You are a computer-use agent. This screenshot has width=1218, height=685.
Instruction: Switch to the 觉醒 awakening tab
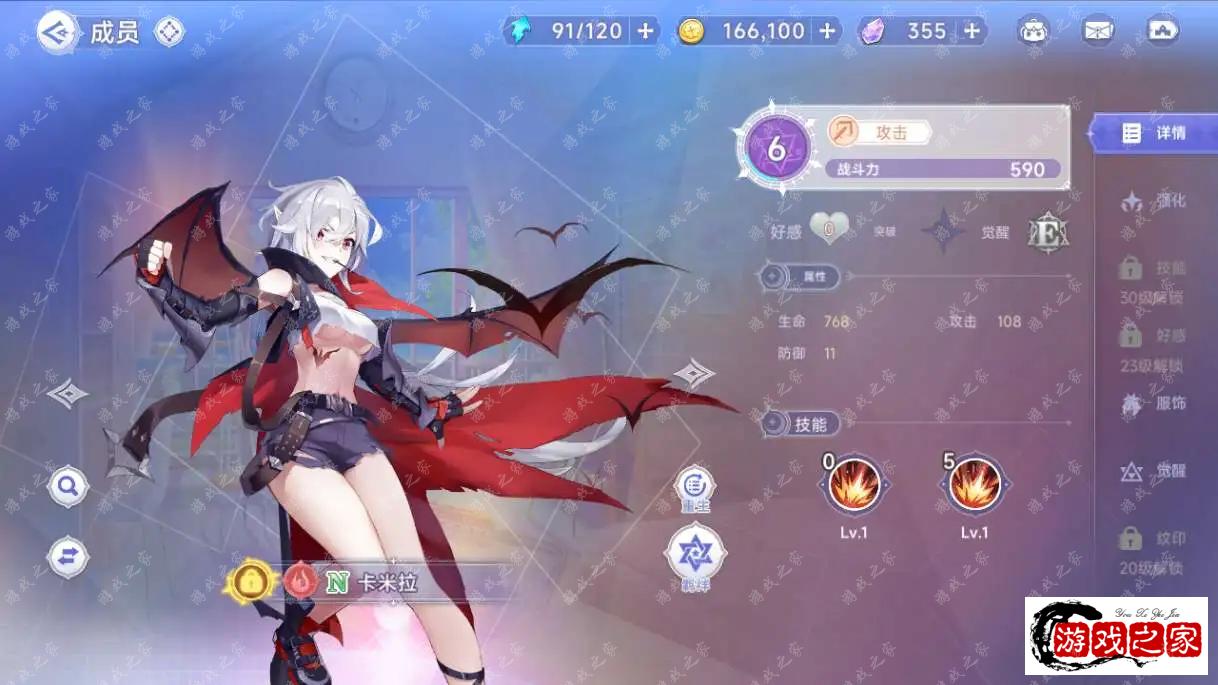[x=1153, y=471]
